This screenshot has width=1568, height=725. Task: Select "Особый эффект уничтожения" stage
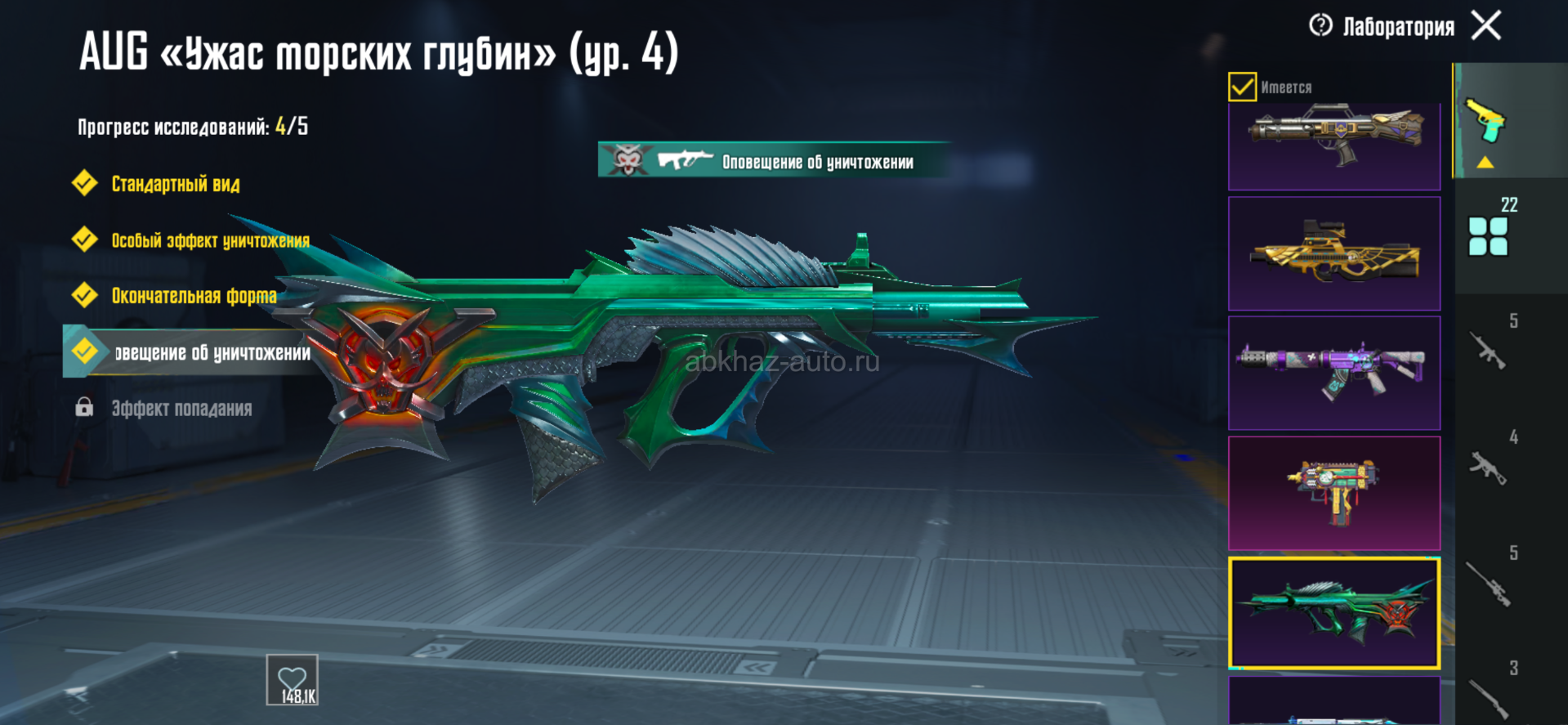pyautogui.click(x=209, y=240)
